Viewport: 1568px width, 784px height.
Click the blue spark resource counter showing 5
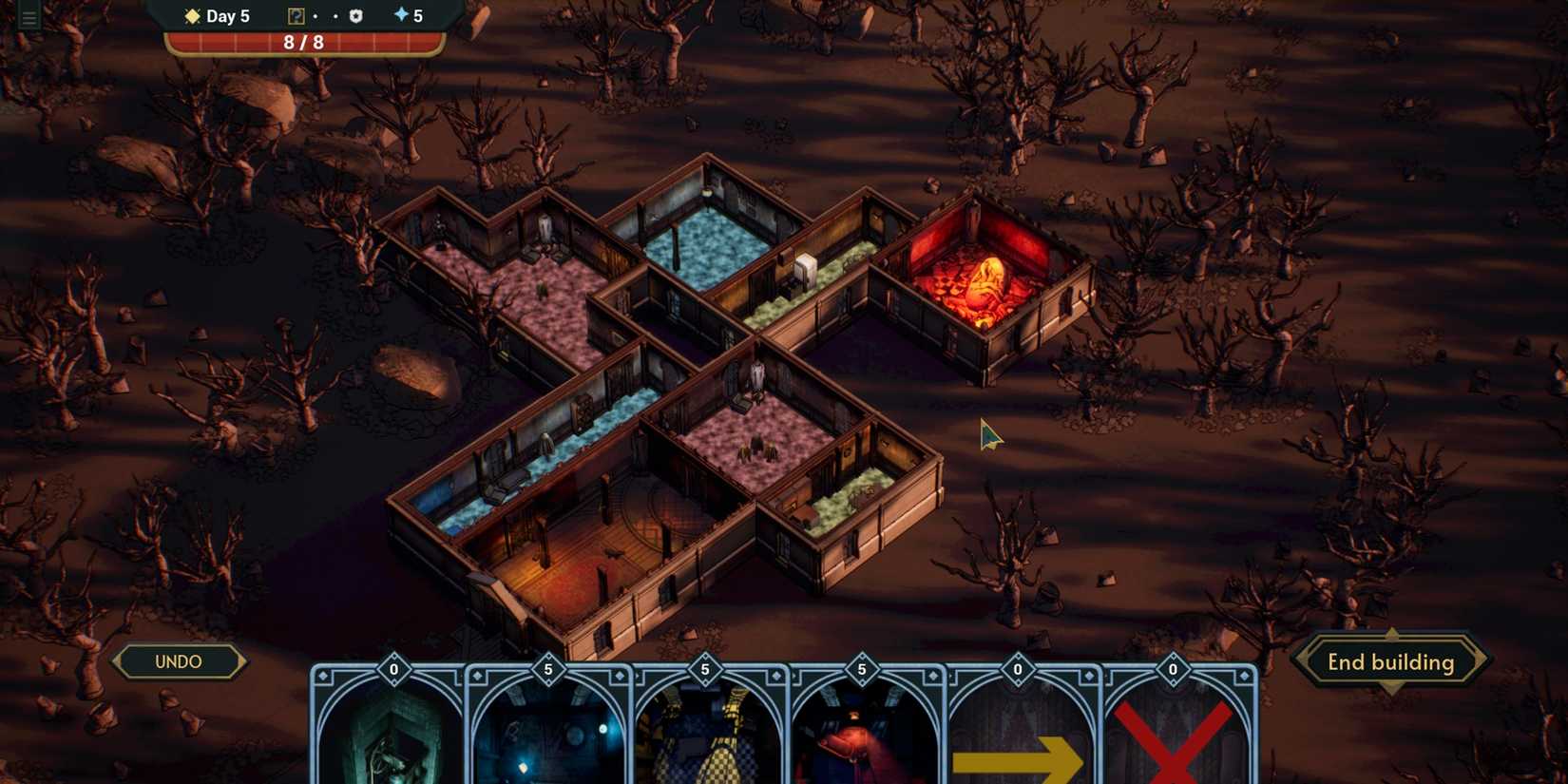tap(407, 15)
